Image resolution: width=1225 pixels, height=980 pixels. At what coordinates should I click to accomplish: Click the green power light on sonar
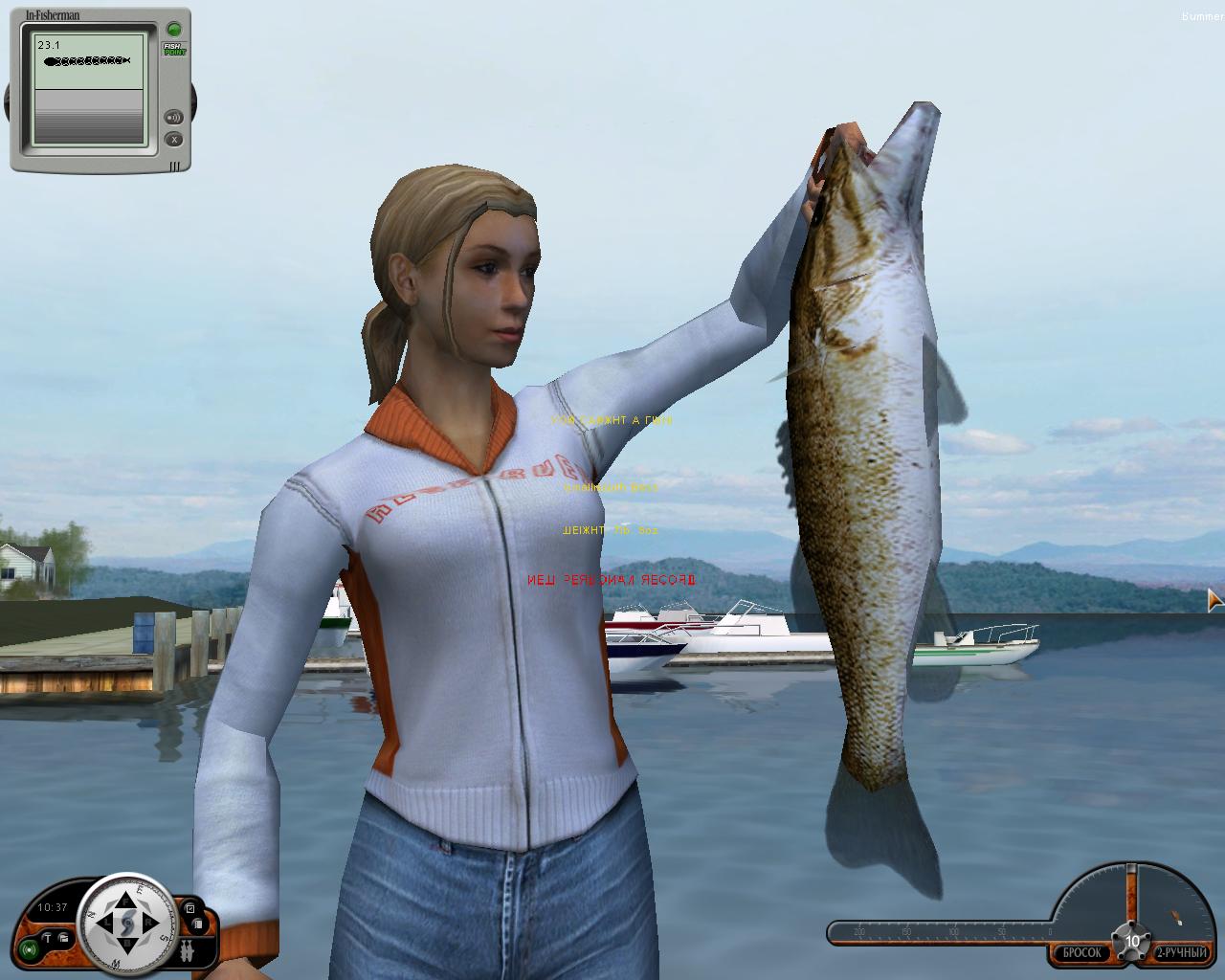click(x=173, y=30)
